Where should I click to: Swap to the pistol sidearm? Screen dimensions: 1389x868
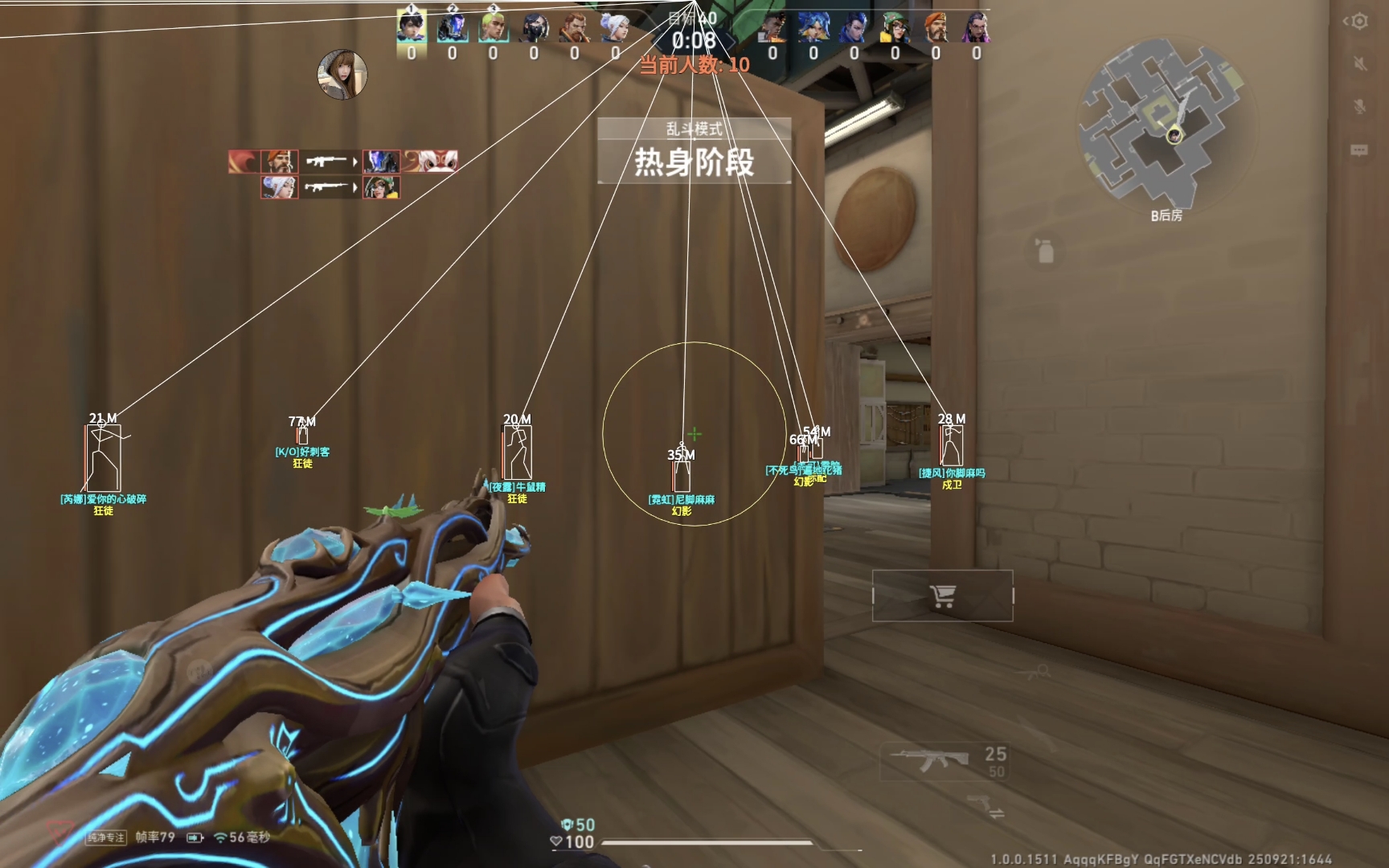pos(986,805)
